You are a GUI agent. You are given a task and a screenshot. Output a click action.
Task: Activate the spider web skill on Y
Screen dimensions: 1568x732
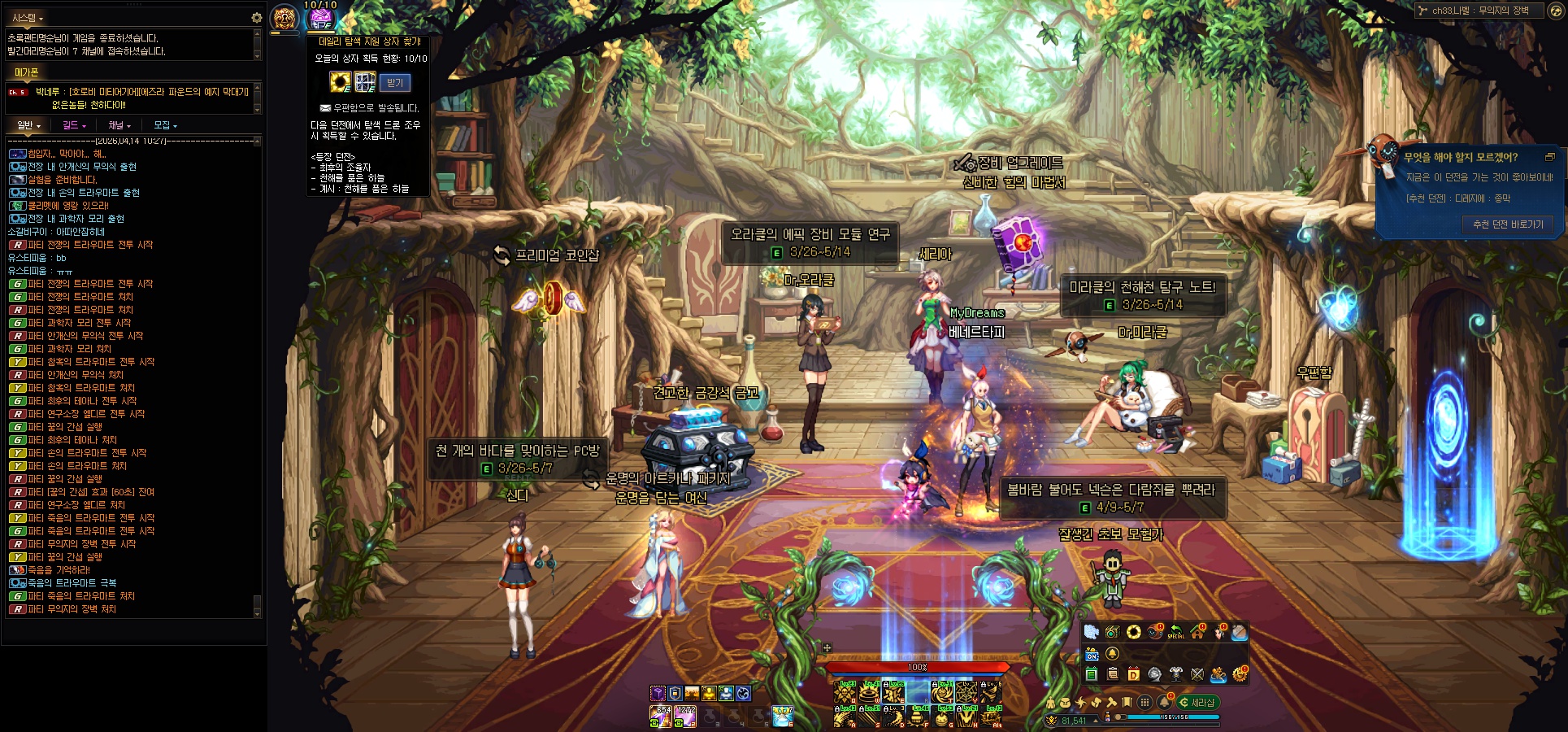966,692
